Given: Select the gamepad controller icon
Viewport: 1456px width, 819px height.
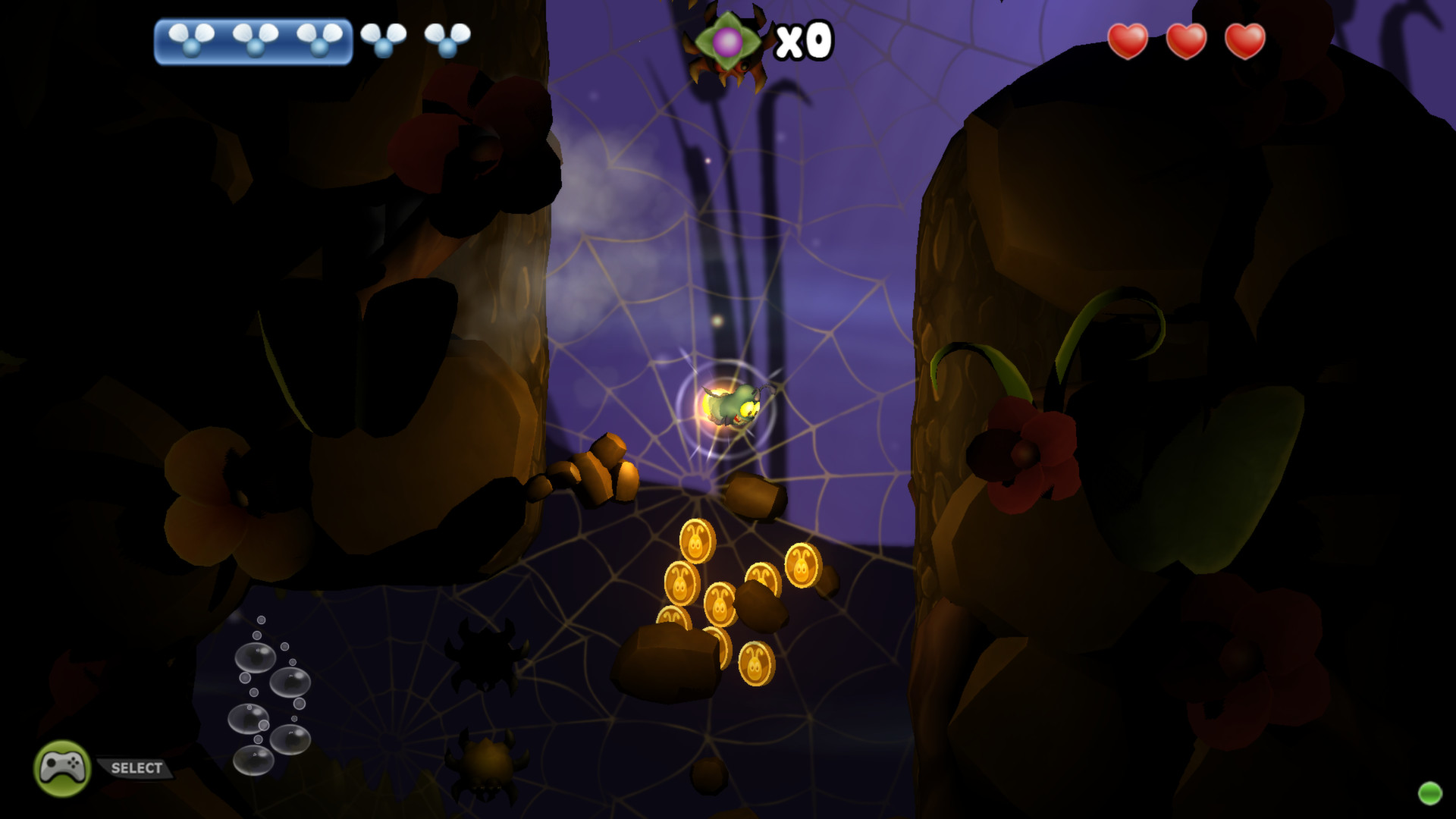Looking at the screenshot, I should [x=62, y=768].
